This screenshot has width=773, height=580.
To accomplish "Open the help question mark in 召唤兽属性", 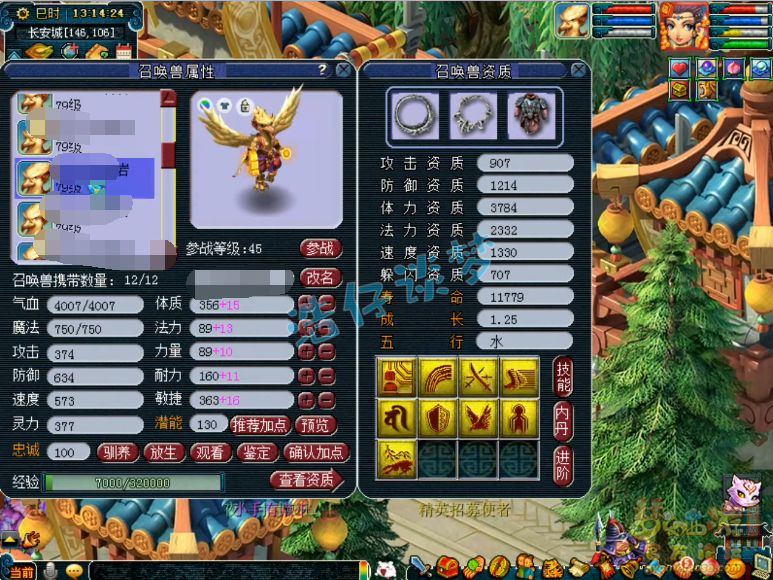I will [322, 70].
